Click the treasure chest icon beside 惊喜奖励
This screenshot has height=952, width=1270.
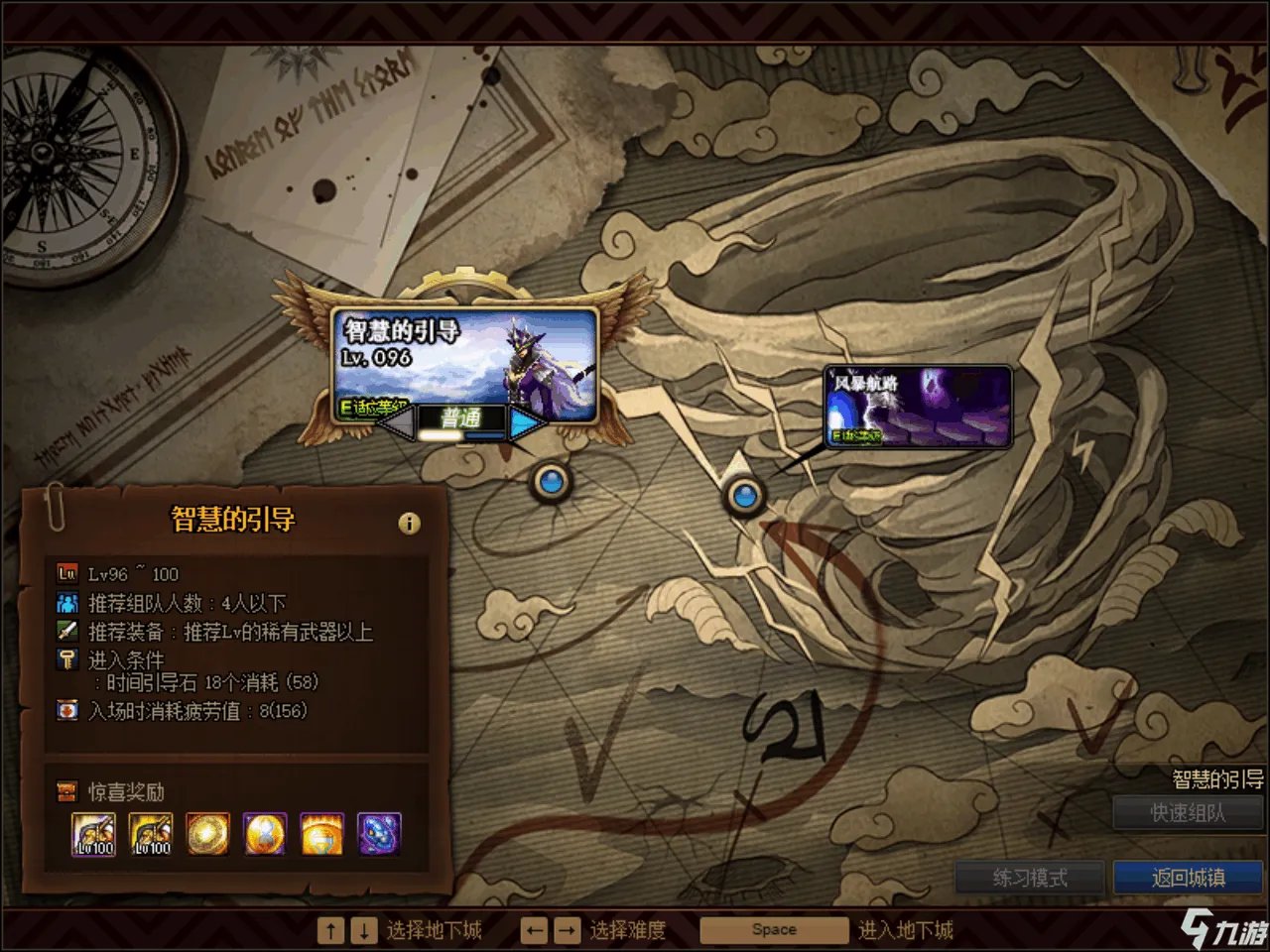point(65,790)
